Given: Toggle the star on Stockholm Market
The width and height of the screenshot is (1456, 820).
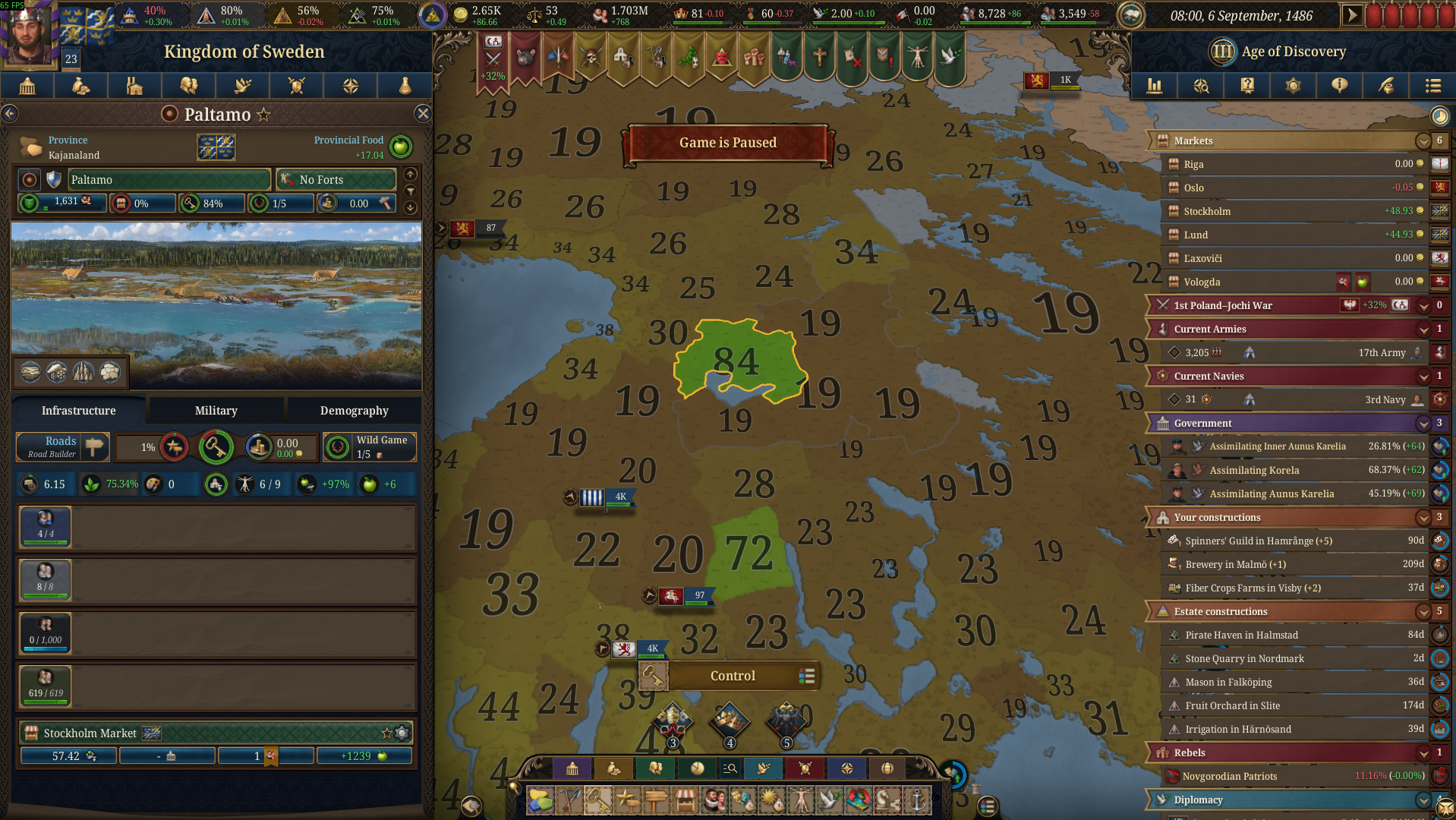Looking at the screenshot, I should 389,733.
